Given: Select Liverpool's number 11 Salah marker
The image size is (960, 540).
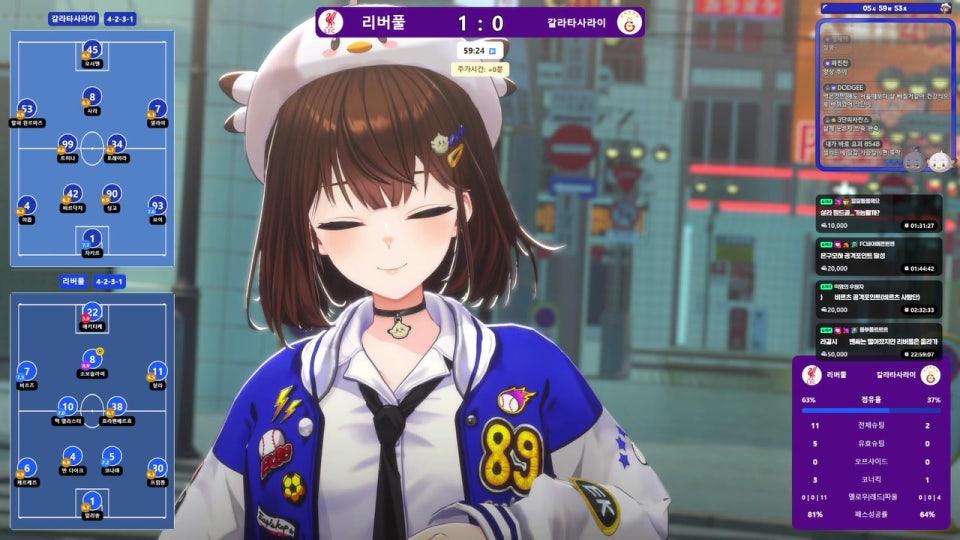Looking at the screenshot, I should tap(157, 371).
